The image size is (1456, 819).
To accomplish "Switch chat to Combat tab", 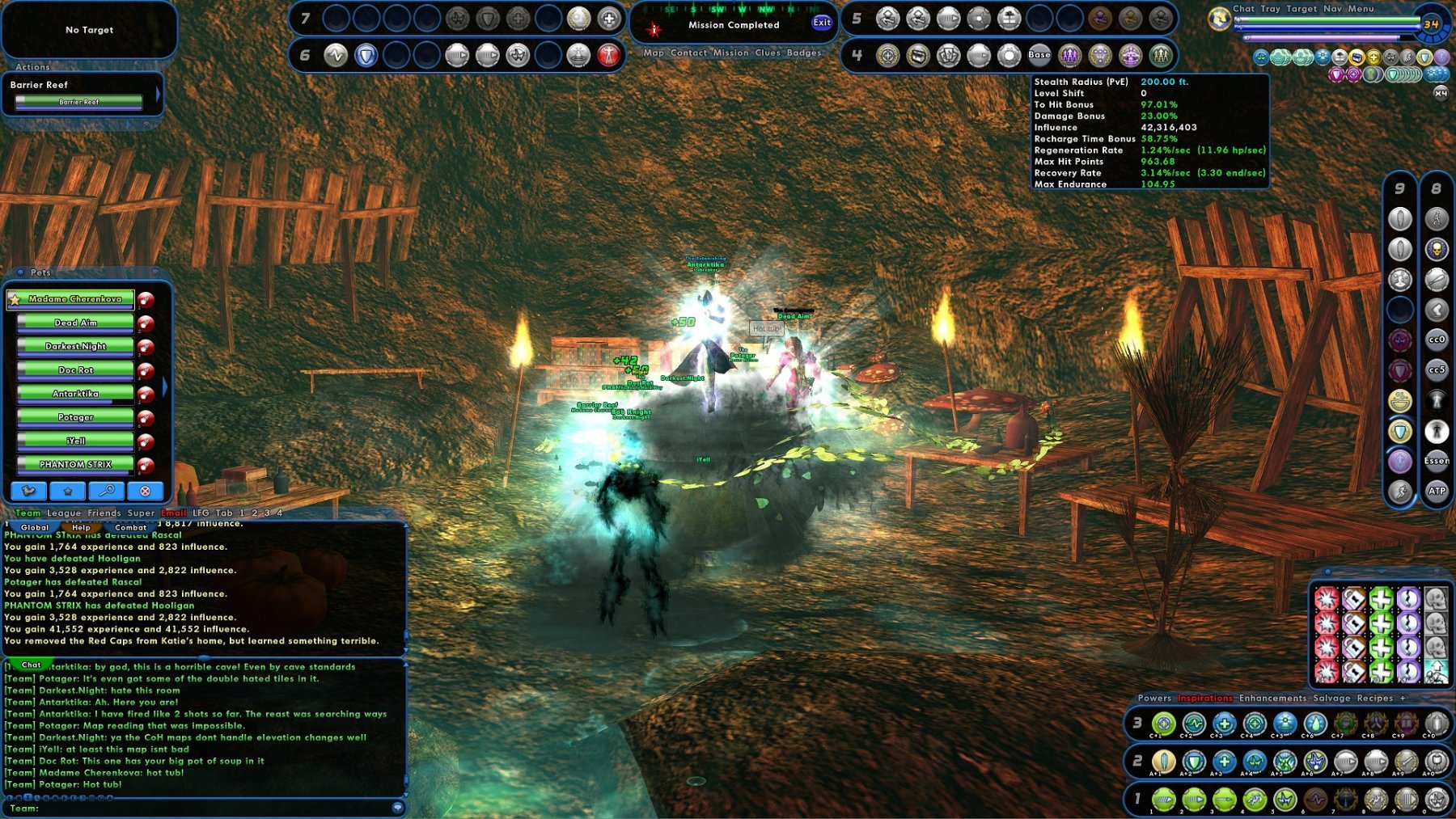I will coord(130,527).
